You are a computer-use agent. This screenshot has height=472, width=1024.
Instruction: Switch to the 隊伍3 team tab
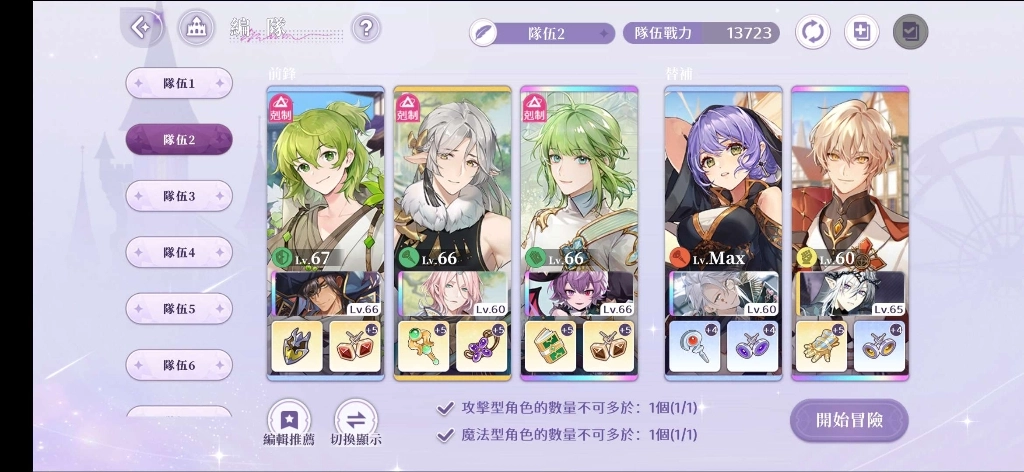click(x=179, y=196)
